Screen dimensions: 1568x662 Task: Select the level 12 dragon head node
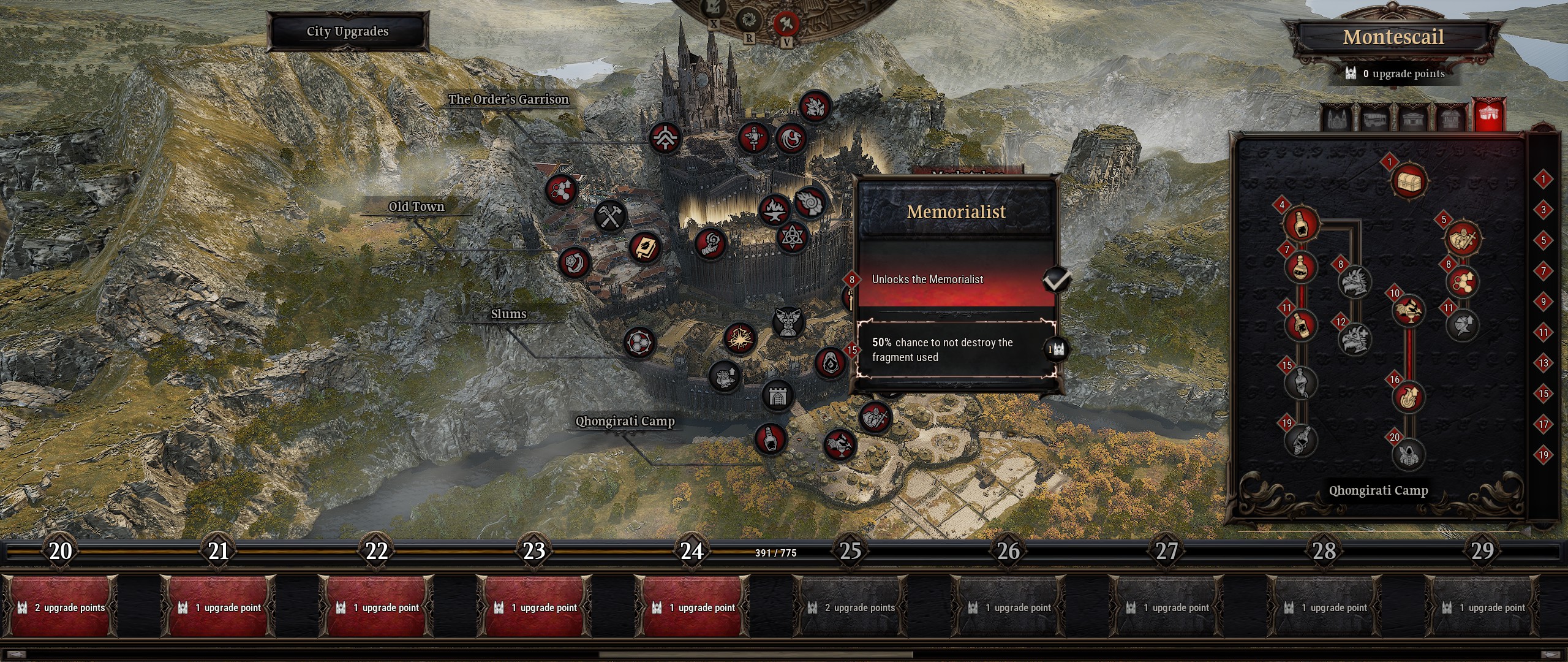point(1354,340)
